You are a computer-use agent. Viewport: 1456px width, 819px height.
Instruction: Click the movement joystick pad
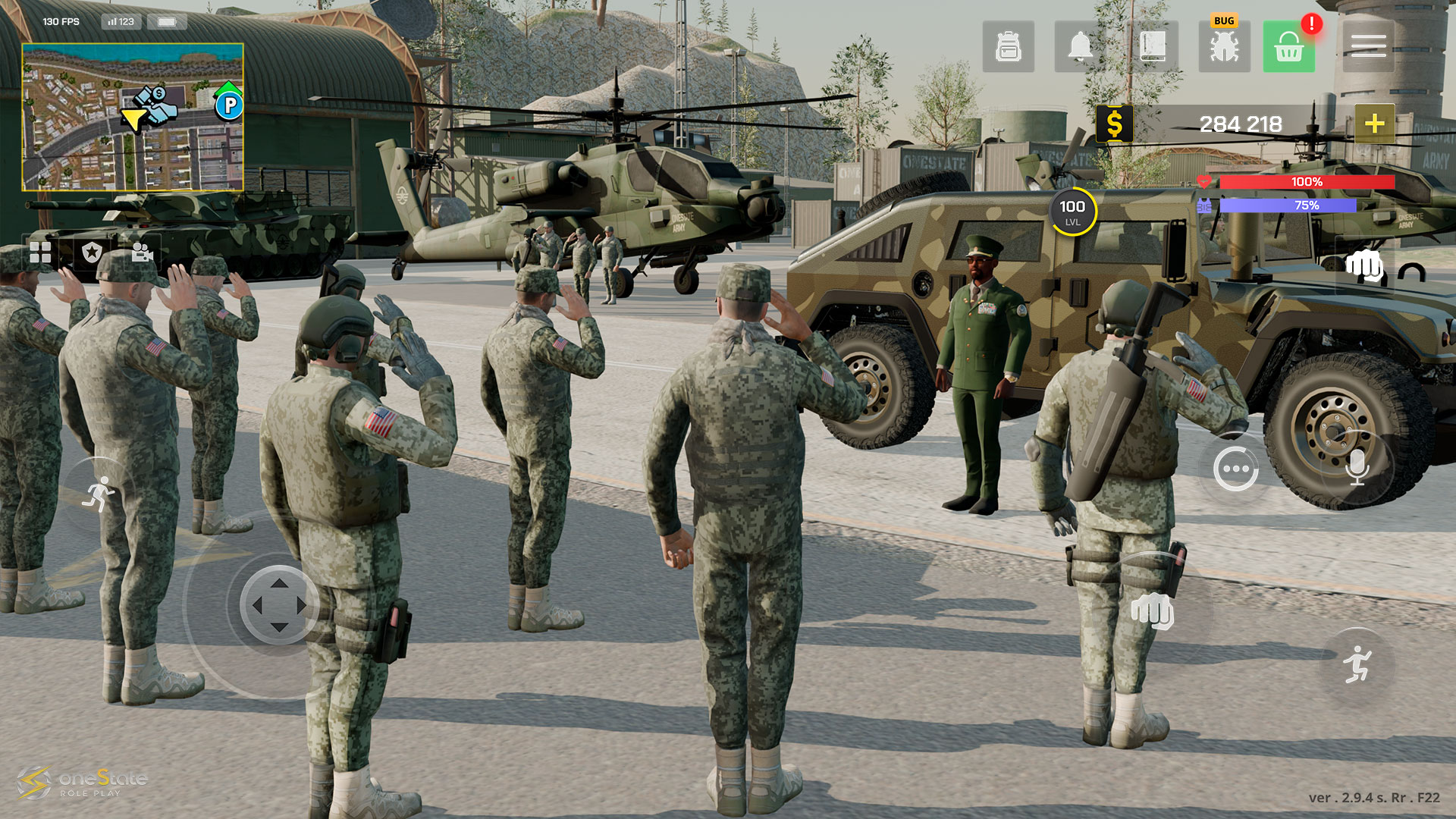[x=278, y=604]
